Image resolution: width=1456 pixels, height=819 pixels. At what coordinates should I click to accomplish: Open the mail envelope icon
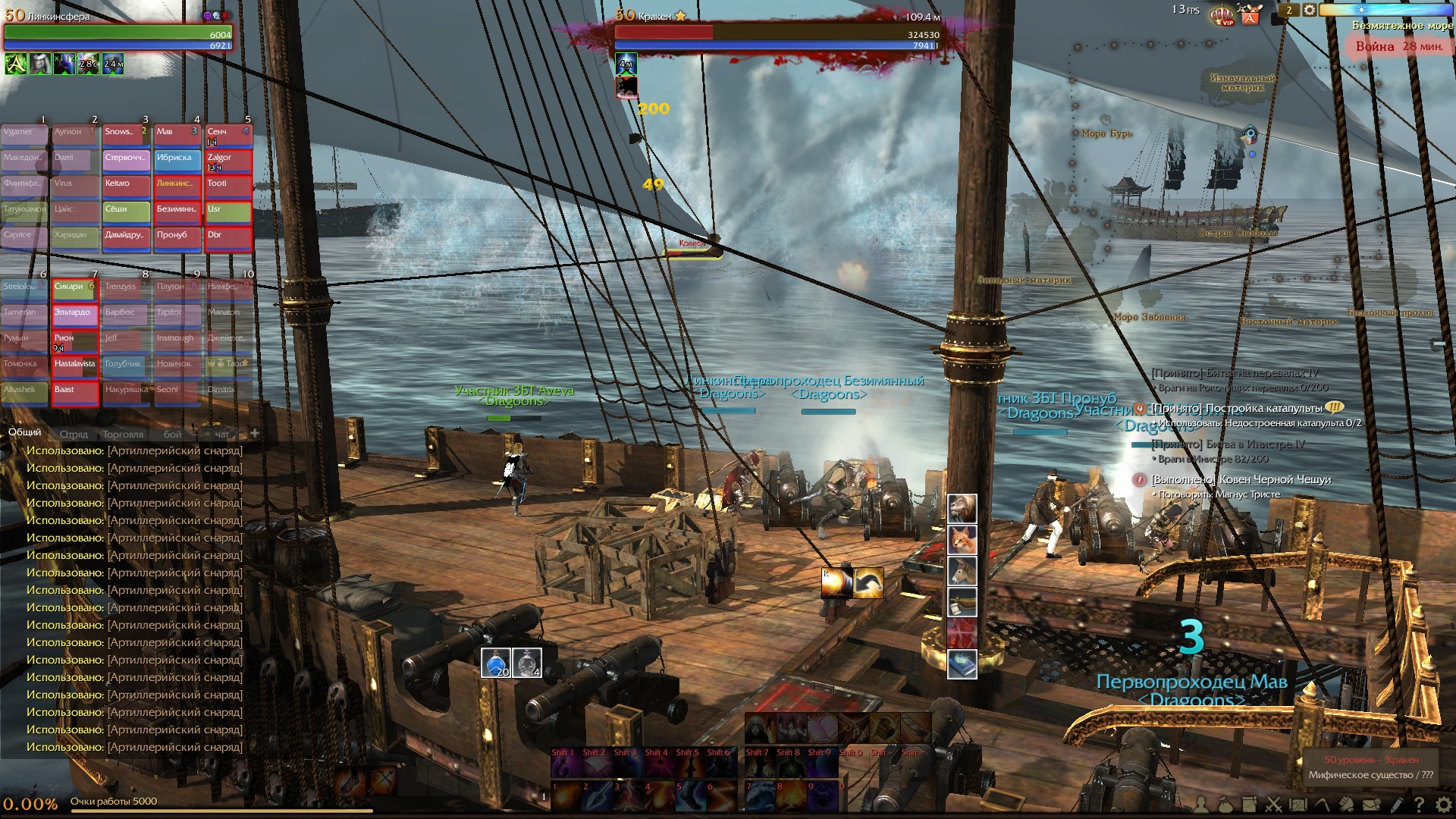point(1371,805)
